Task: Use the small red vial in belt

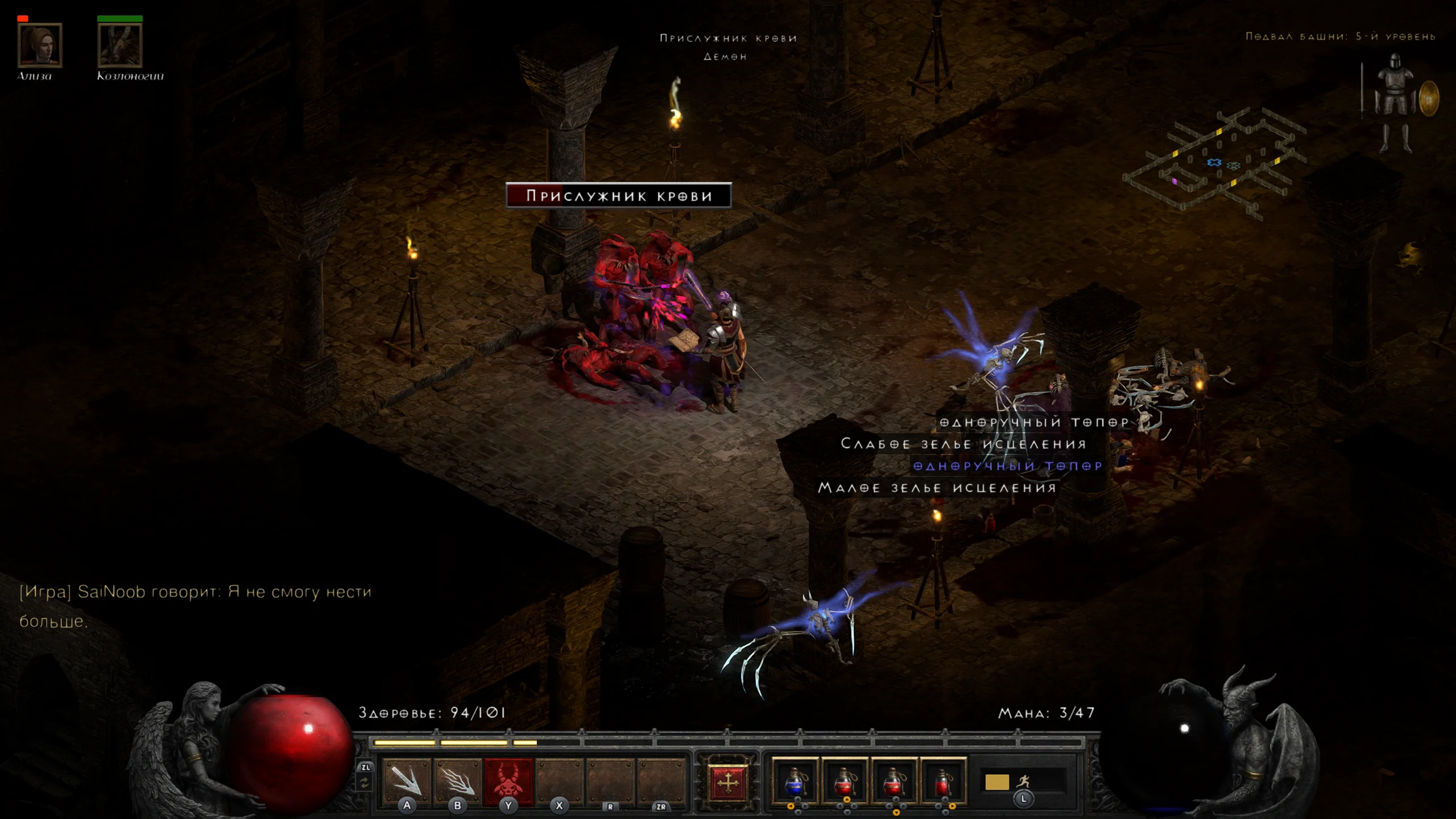Action: coord(943,781)
